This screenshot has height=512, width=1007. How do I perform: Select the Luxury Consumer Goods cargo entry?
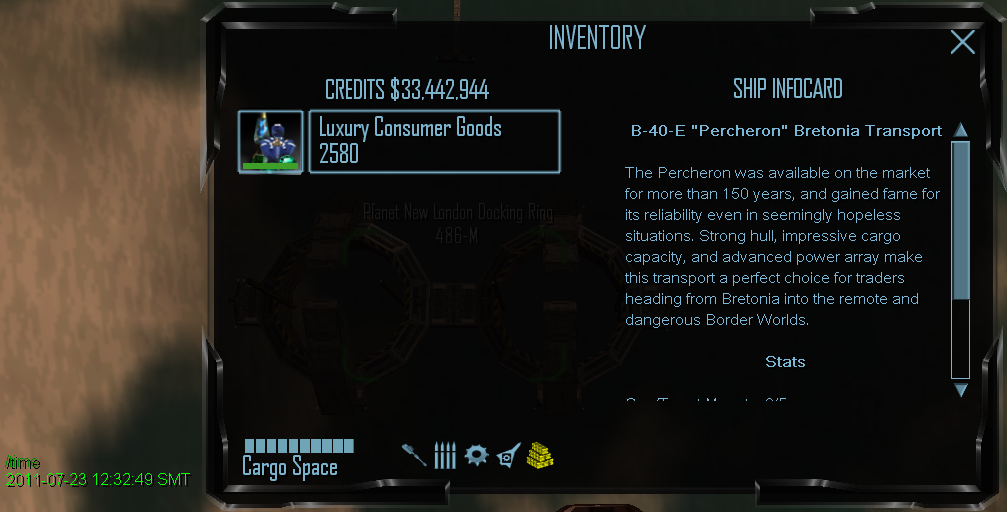click(x=434, y=141)
